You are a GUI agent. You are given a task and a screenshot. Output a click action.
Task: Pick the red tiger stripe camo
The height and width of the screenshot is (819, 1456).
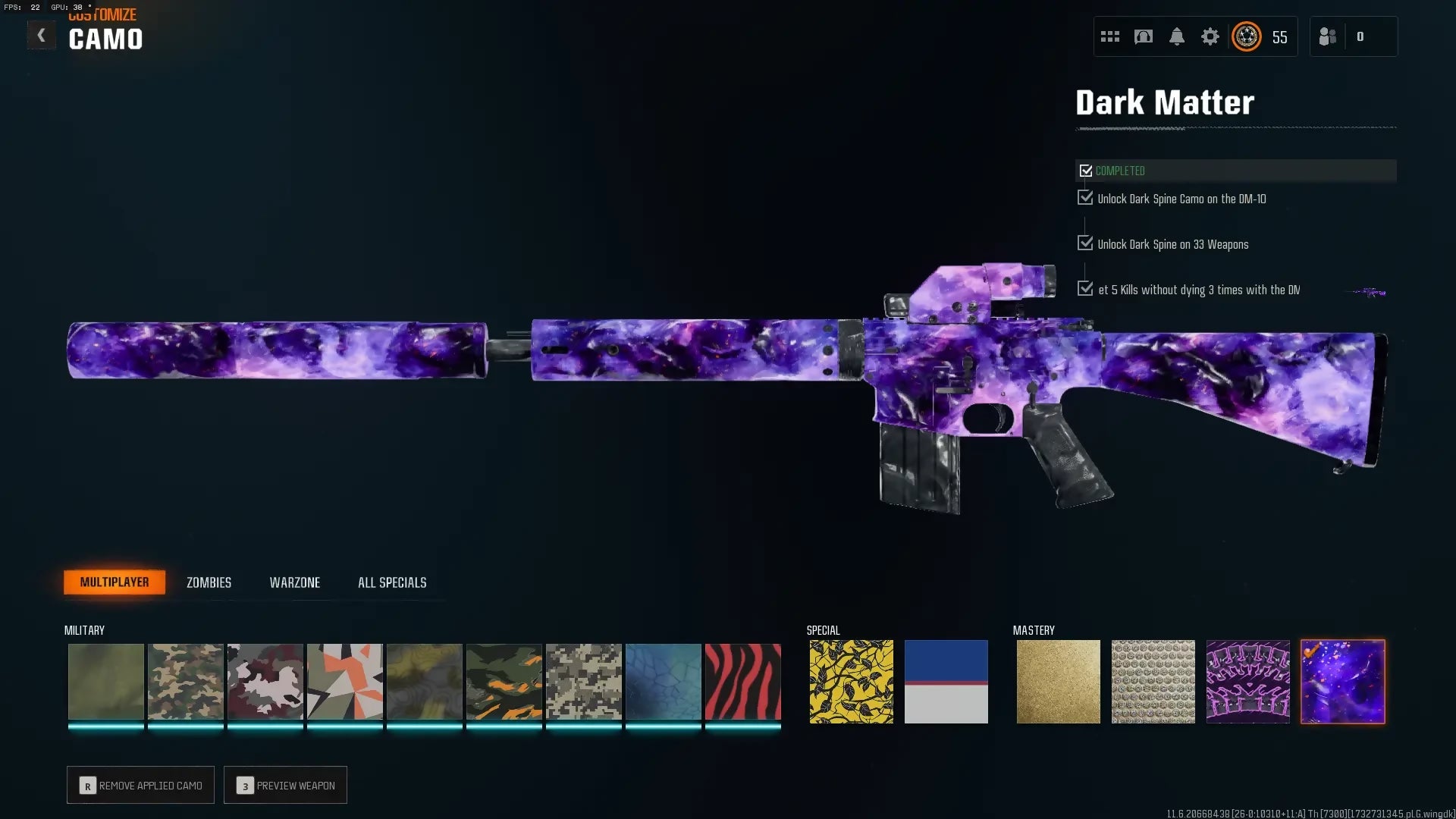tap(742, 682)
